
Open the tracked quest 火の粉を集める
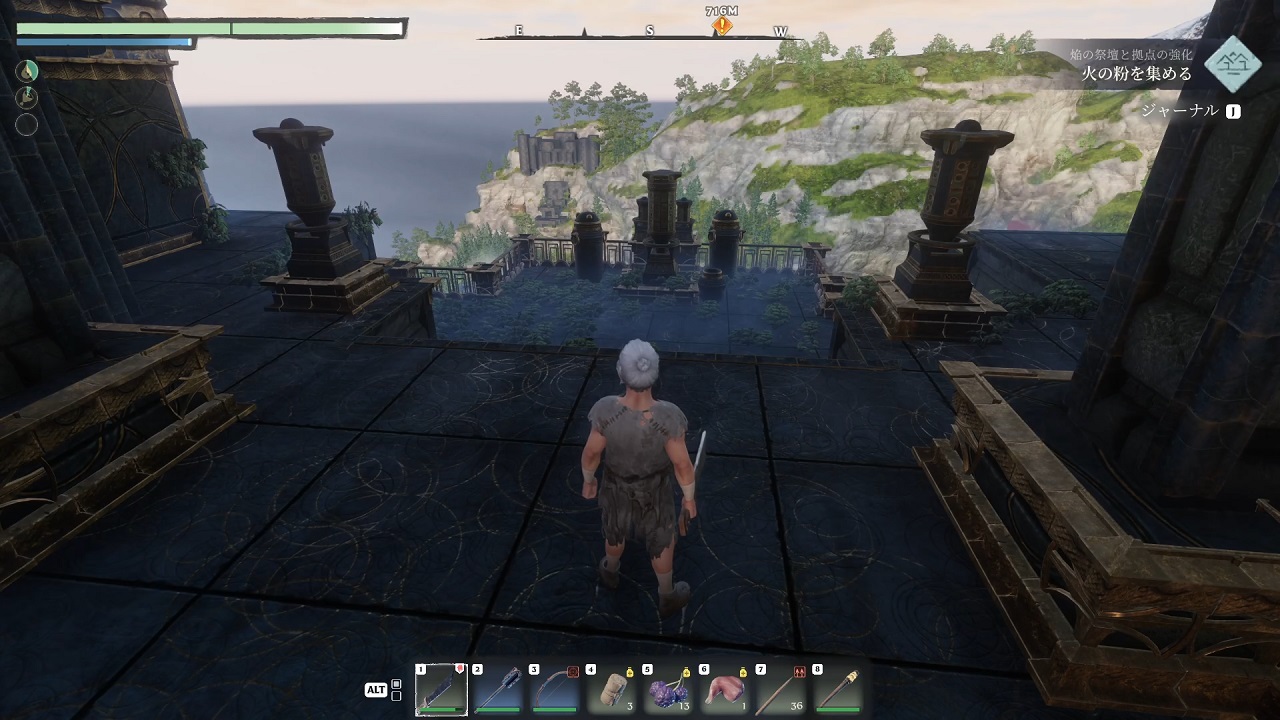[x=1138, y=73]
